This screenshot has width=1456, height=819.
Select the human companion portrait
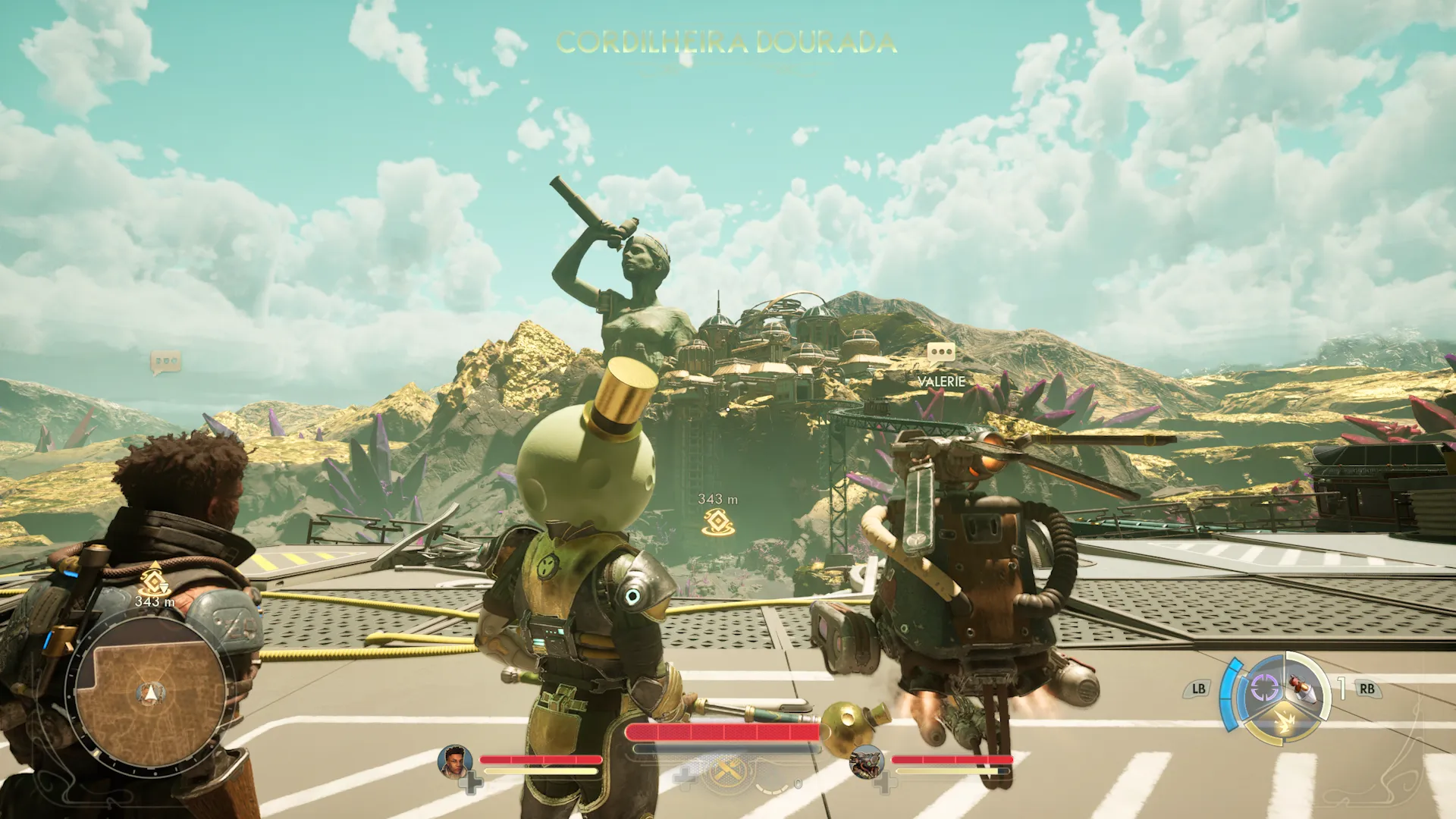click(455, 761)
